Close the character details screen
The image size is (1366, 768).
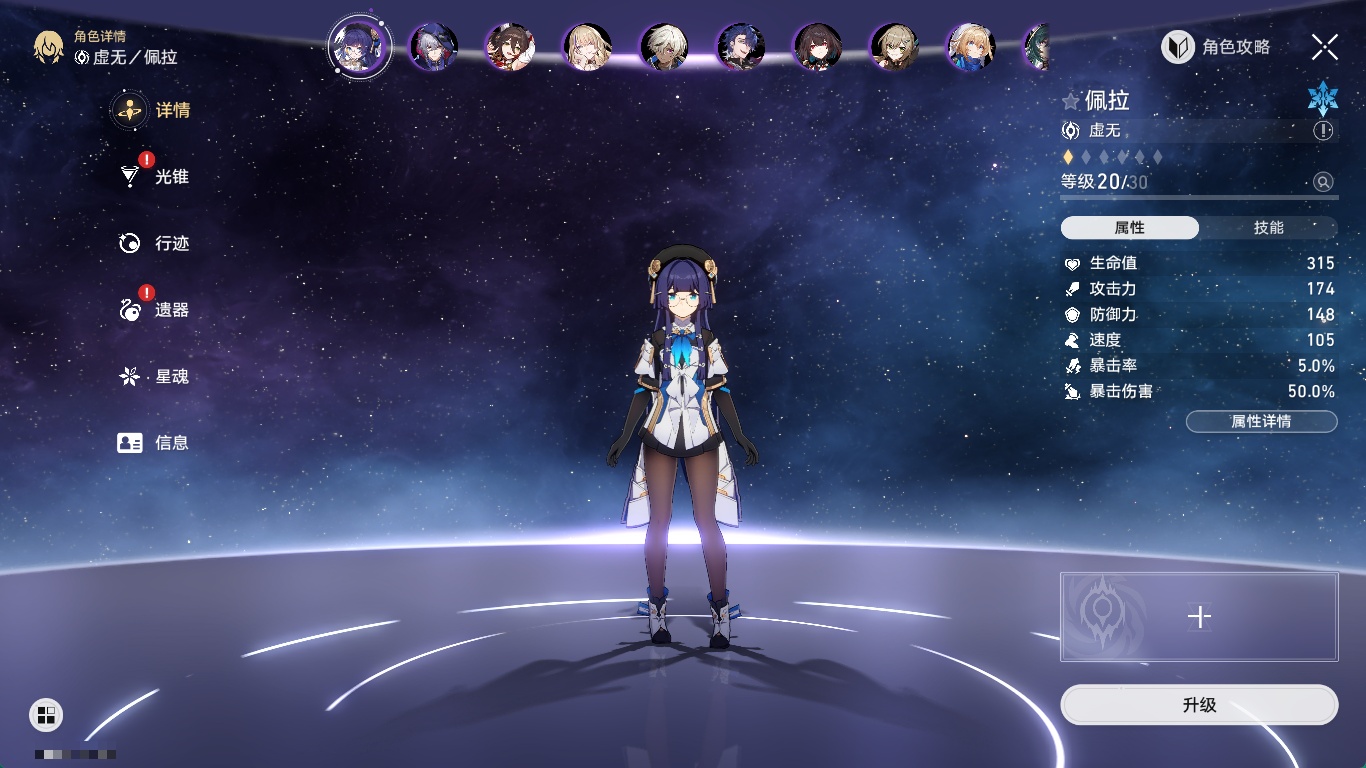(1324, 47)
